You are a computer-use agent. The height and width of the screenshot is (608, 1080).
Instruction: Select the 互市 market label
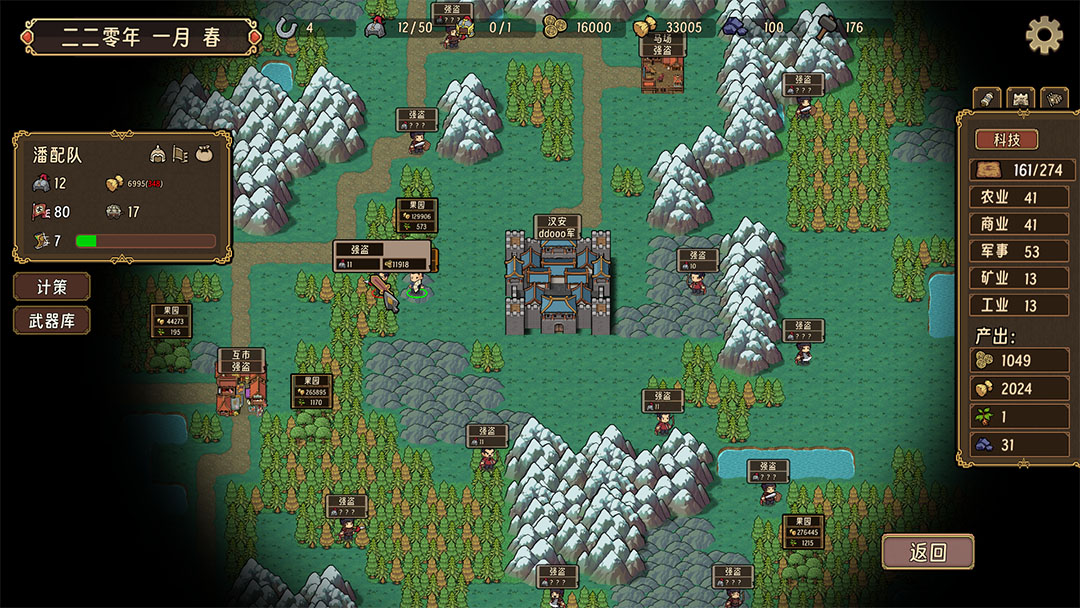[241, 355]
